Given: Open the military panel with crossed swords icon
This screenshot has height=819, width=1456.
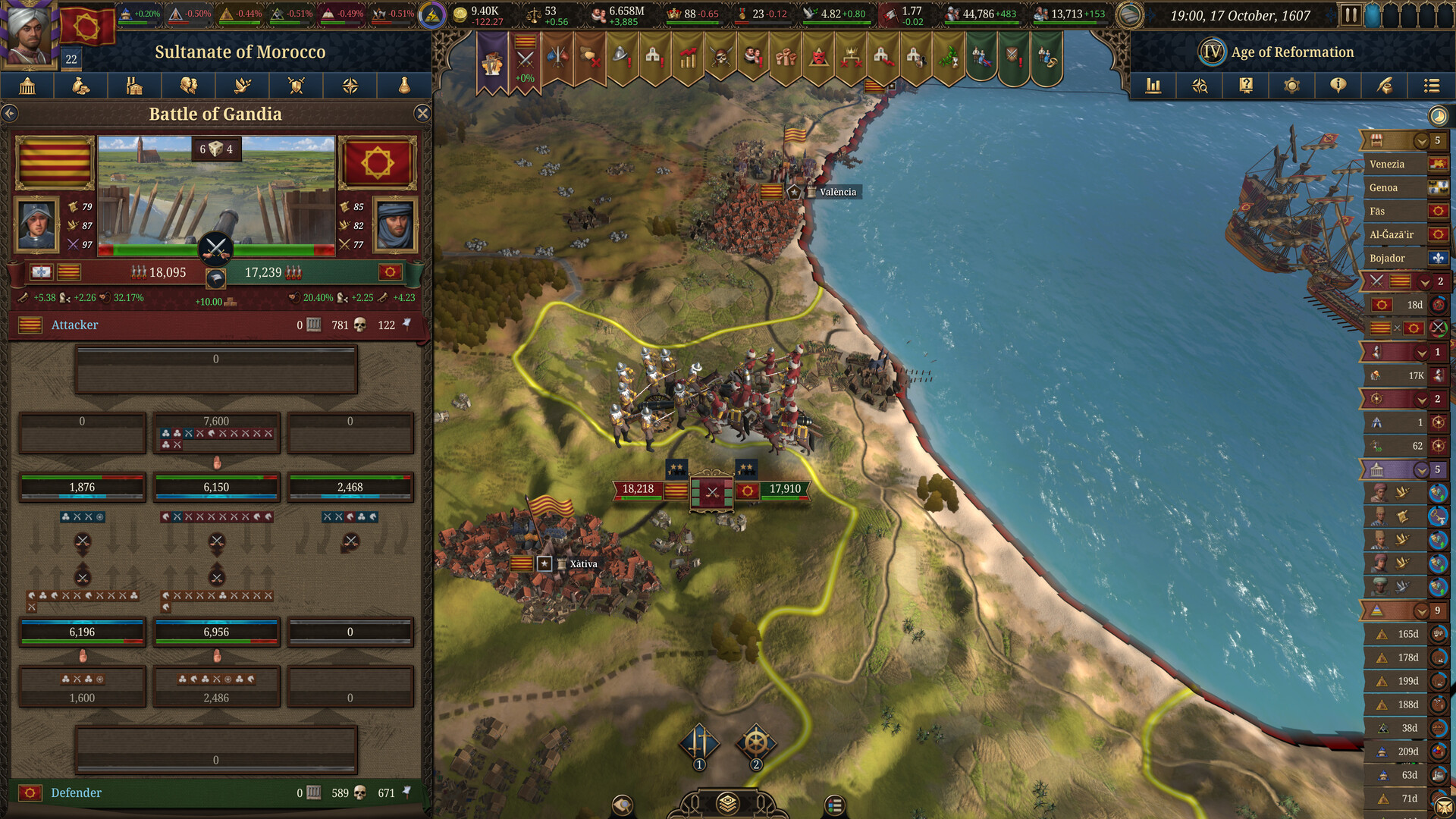Looking at the screenshot, I should coord(296,86).
